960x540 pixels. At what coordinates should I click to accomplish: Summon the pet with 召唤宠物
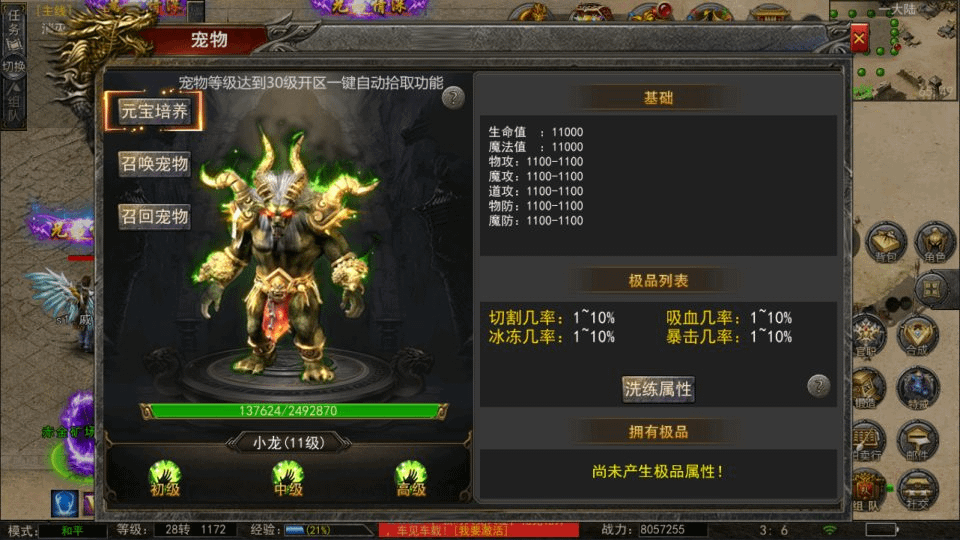coord(155,164)
